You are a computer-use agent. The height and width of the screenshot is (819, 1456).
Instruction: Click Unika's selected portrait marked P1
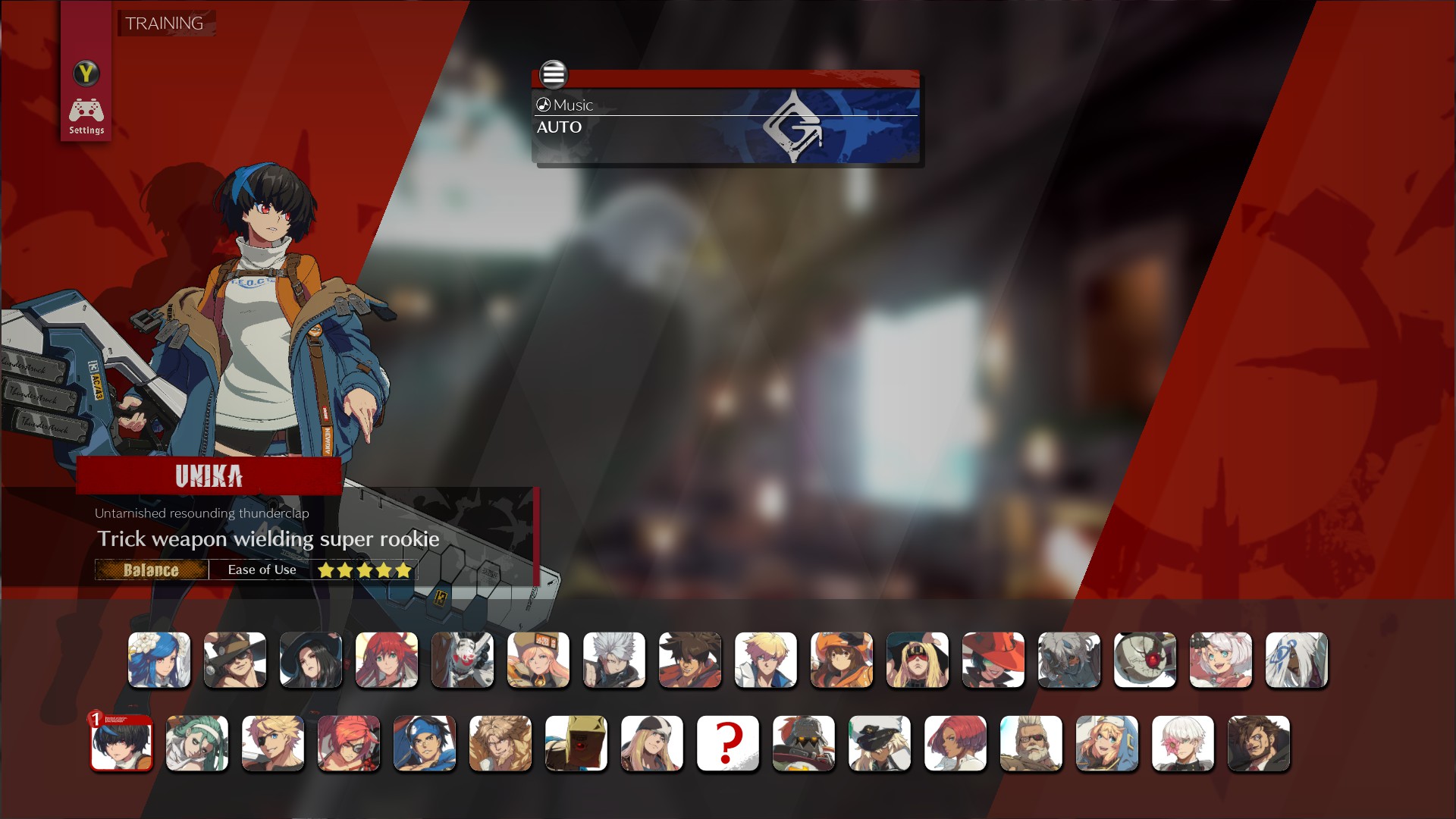(122, 744)
